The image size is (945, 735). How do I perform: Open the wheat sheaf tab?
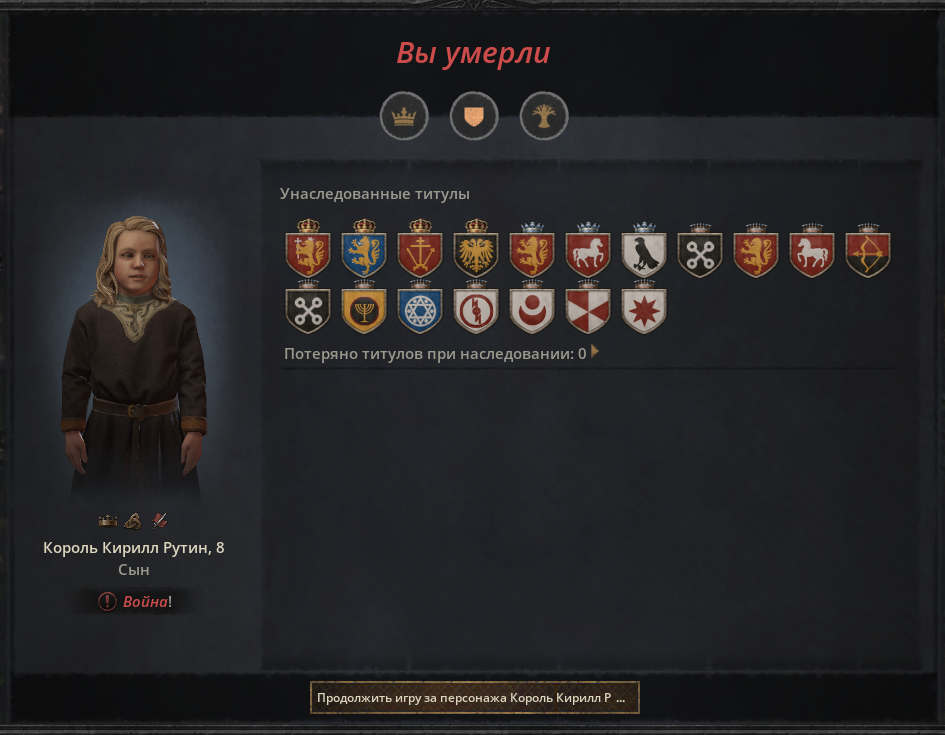point(544,117)
